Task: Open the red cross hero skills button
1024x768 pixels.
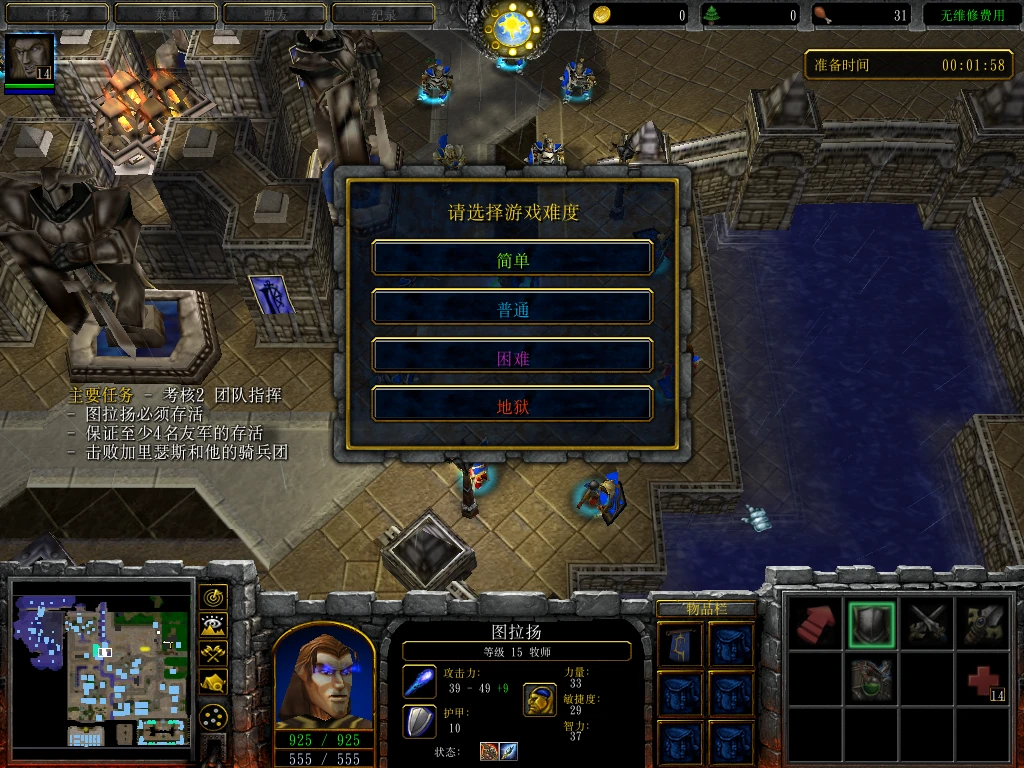Action: click(982, 681)
